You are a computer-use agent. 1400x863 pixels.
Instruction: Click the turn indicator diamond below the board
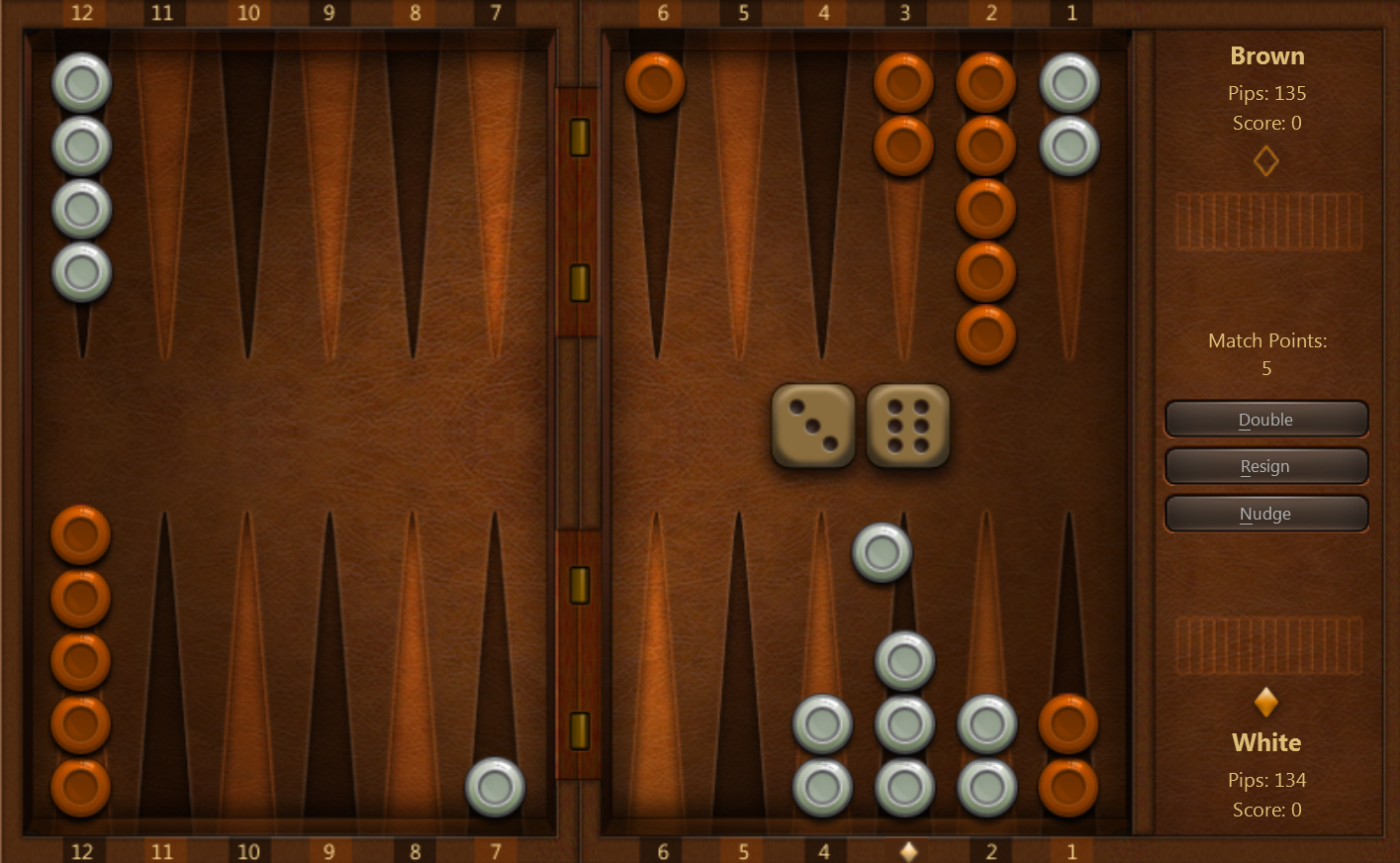[907, 850]
